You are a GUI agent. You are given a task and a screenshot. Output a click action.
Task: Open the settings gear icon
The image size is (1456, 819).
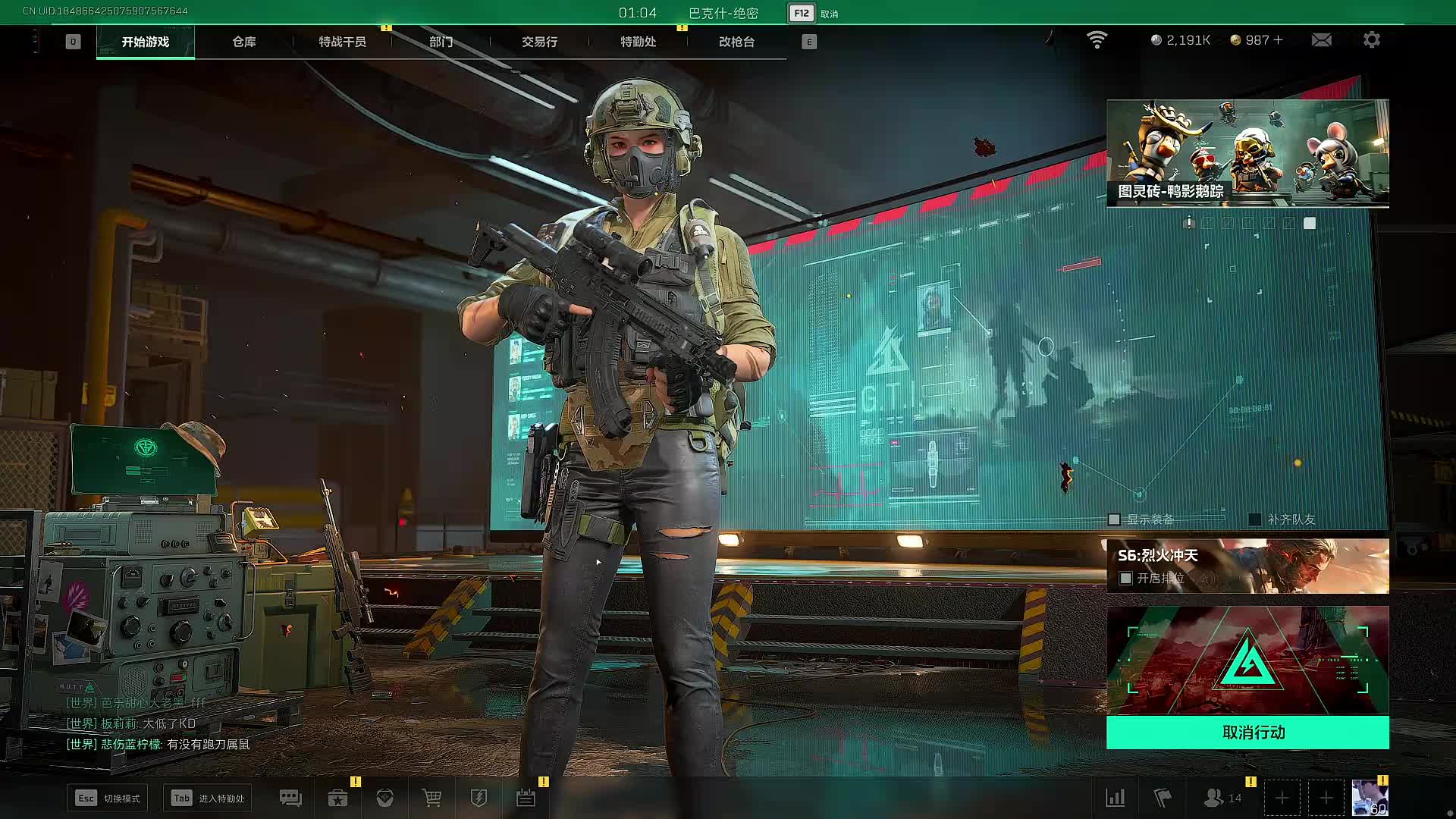(x=1372, y=40)
